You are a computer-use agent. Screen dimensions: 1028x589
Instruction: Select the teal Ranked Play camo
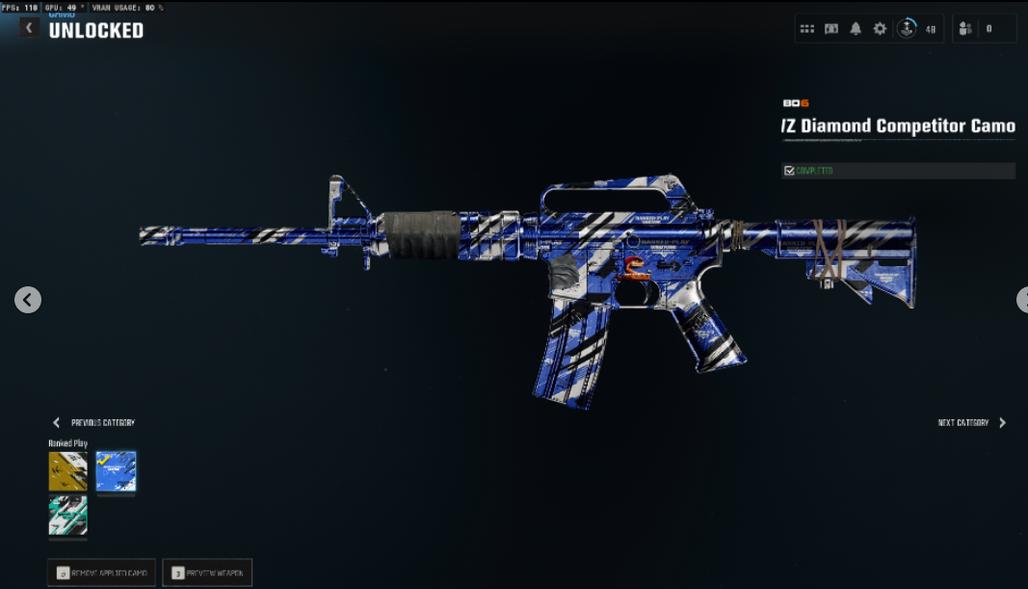click(x=68, y=516)
